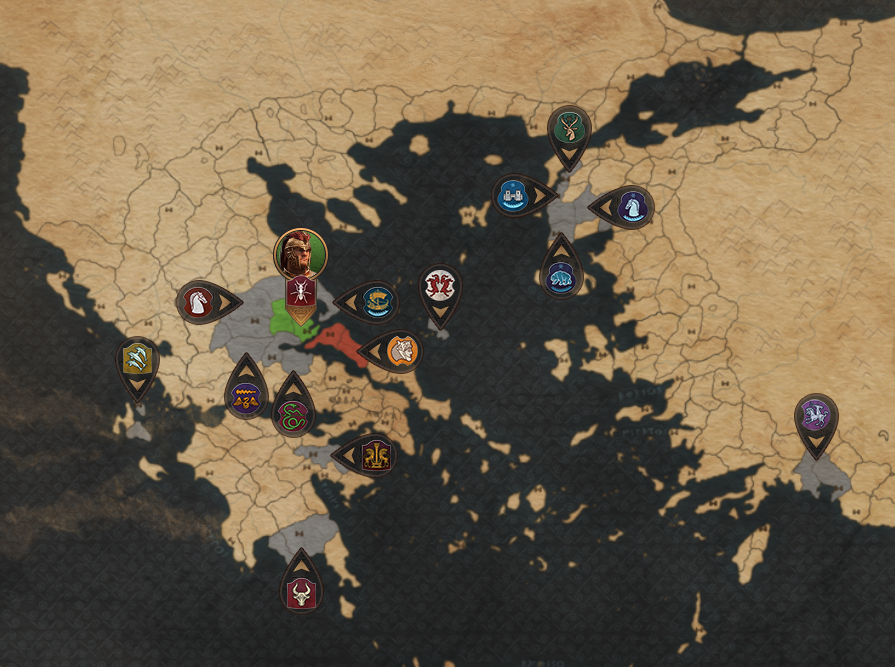The image size is (895, 667).
Task: Select the golden lions on dark red marker
Action: click(x=376, y=455)
